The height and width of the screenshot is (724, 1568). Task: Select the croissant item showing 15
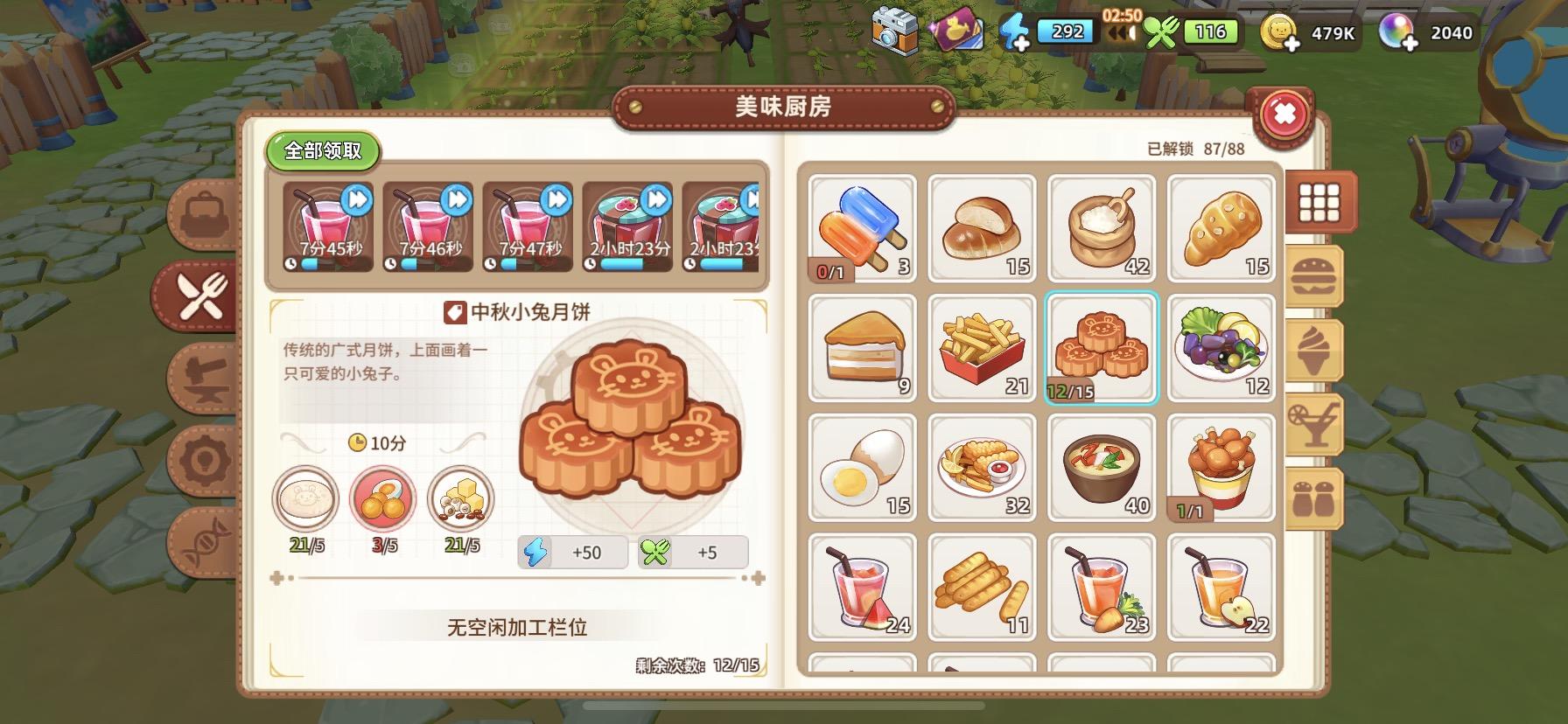click(x=1221, y=227)
